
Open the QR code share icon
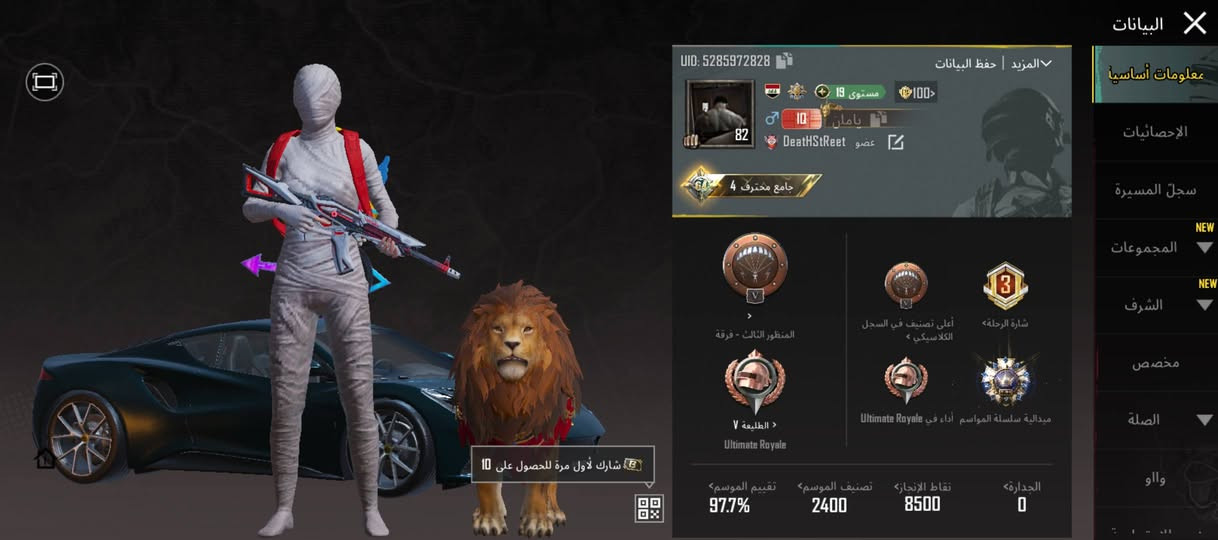(x=649, y=508)
